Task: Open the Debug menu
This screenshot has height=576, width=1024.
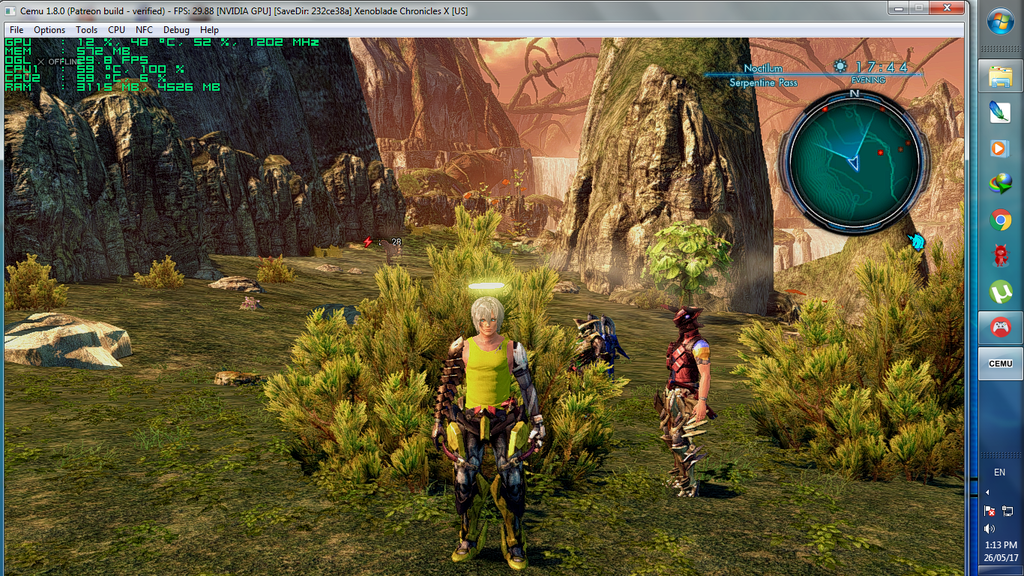Action: coord(176,30)
